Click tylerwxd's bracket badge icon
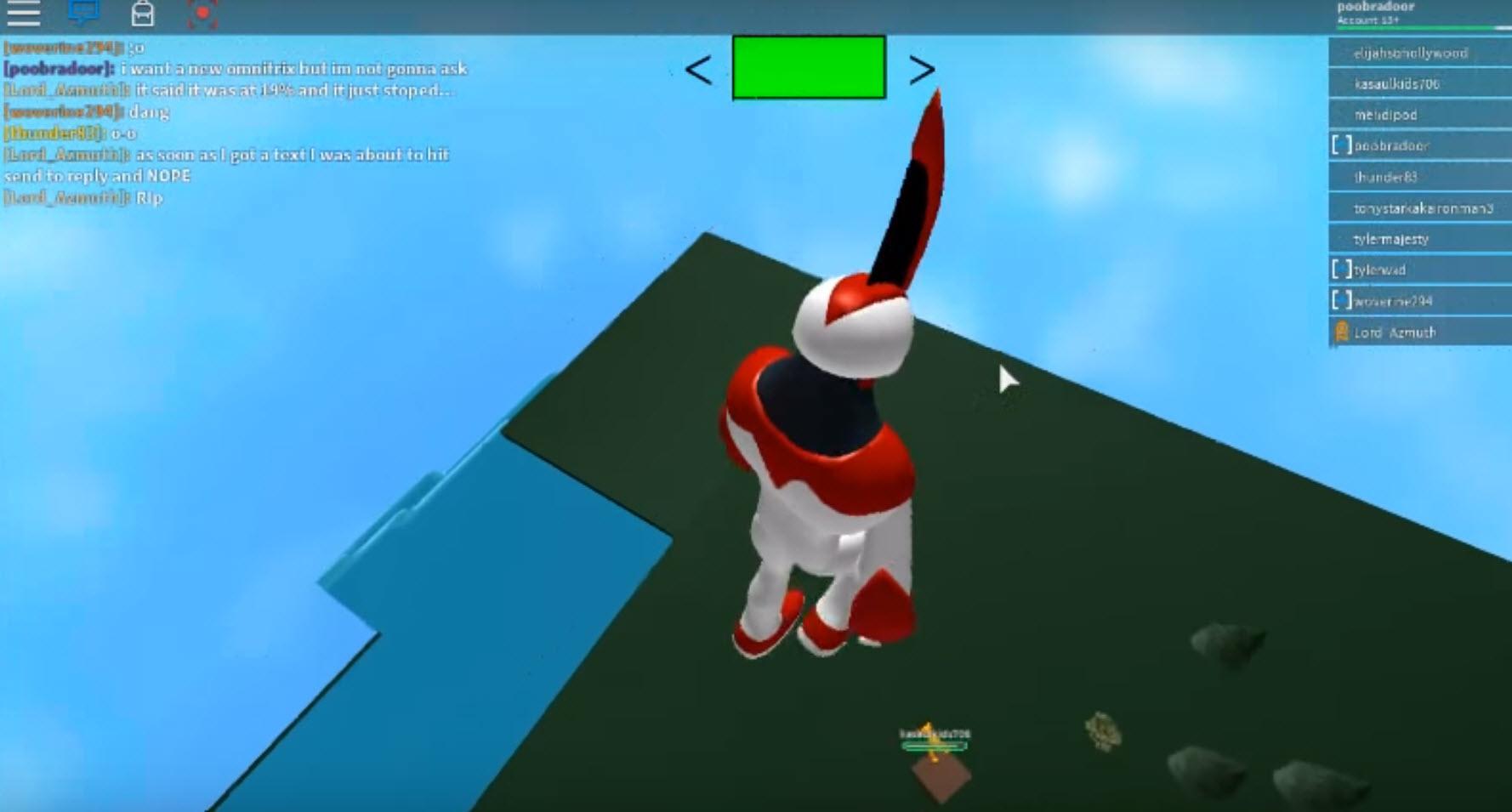Screen dimensions: 1512x812 coord(1342,269)
